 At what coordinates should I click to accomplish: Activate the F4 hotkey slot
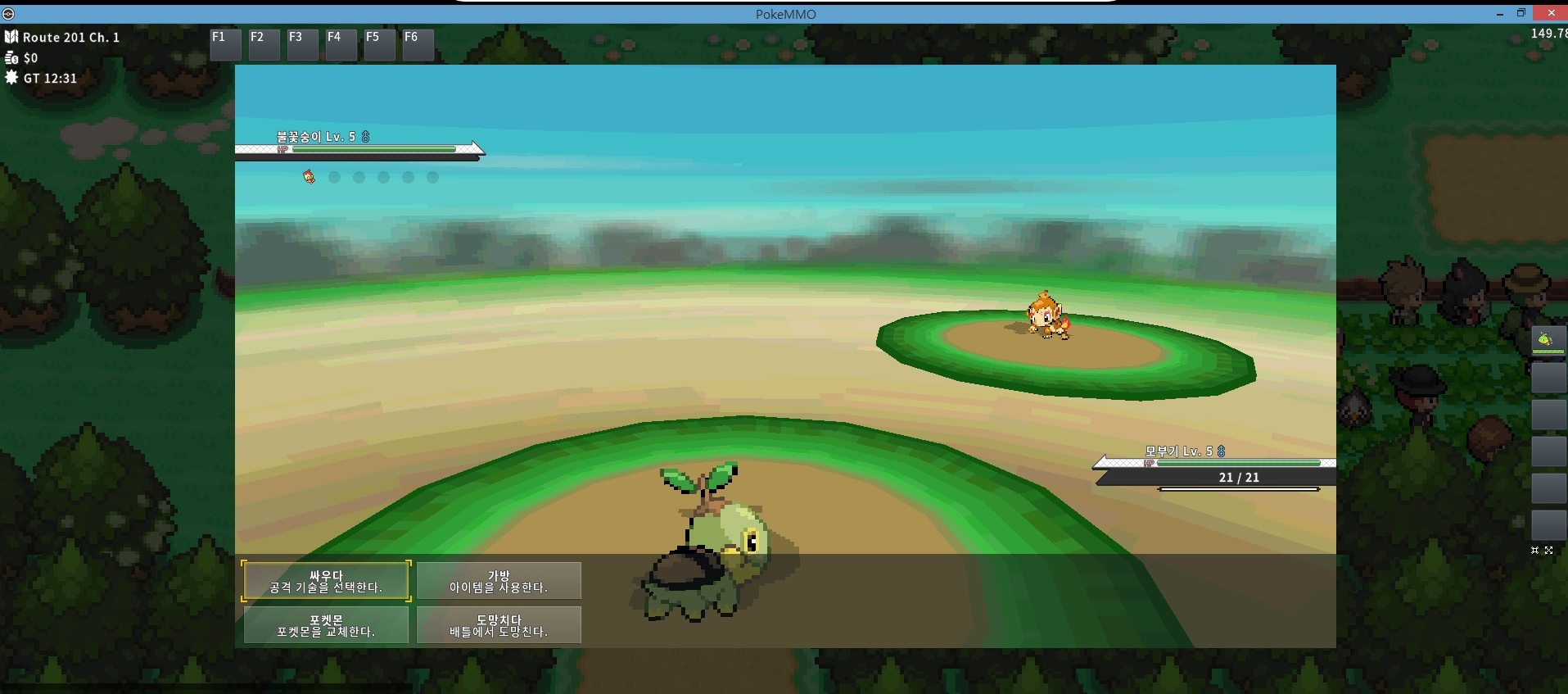click(341, 45)
